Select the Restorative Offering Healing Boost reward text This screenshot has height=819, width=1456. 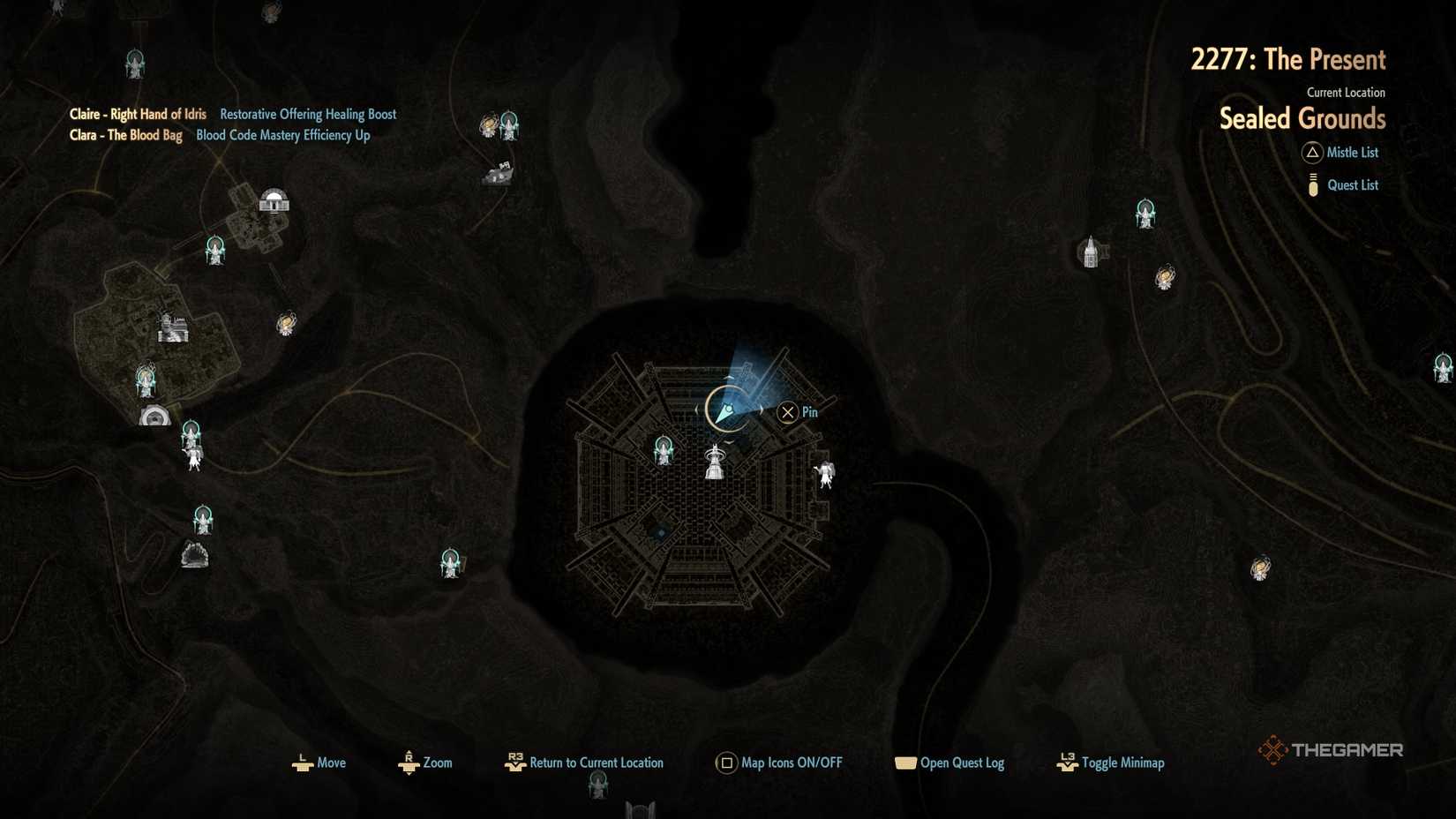pyautogui.click(x=307, y=114)
